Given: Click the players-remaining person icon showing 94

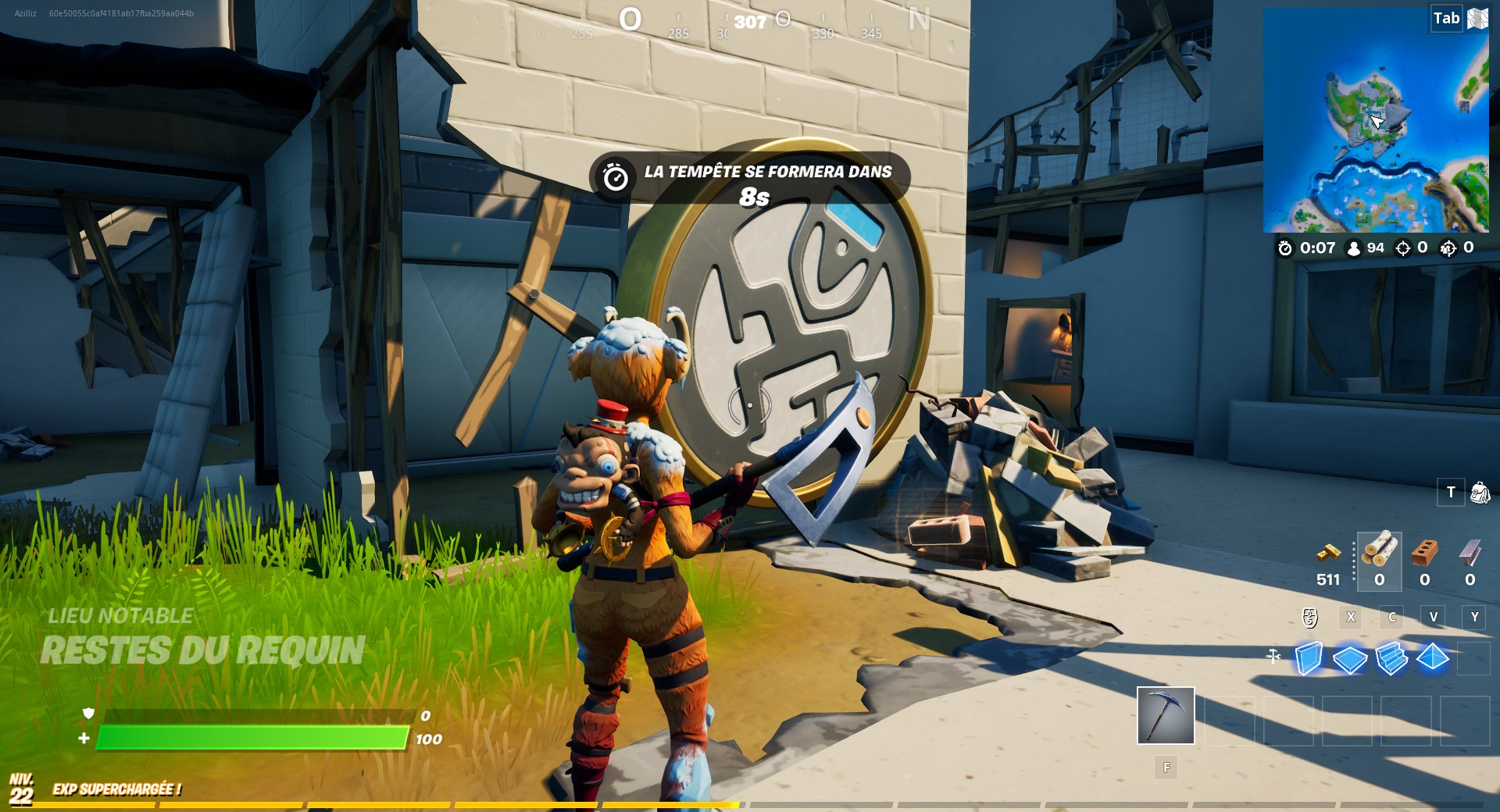Looking at the screenshot, I should [1354, 248].
